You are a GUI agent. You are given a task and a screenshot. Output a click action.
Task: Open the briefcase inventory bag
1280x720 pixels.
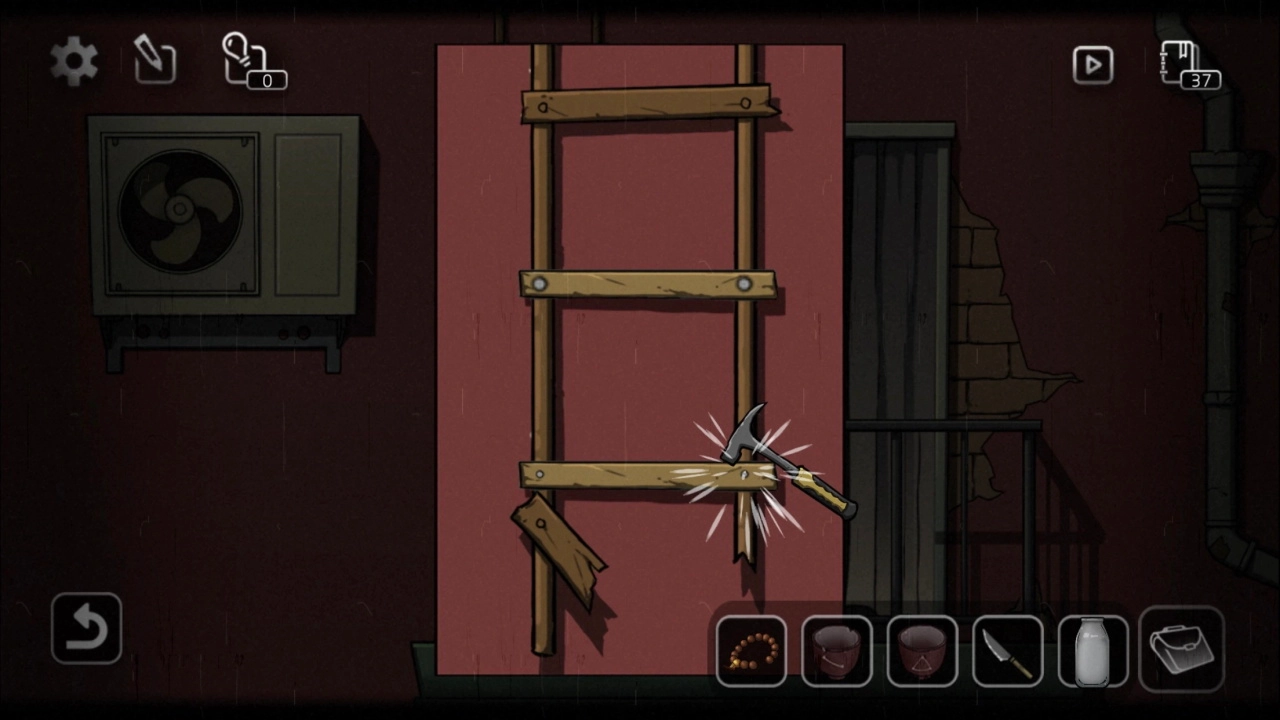[x=1181, y=650]
